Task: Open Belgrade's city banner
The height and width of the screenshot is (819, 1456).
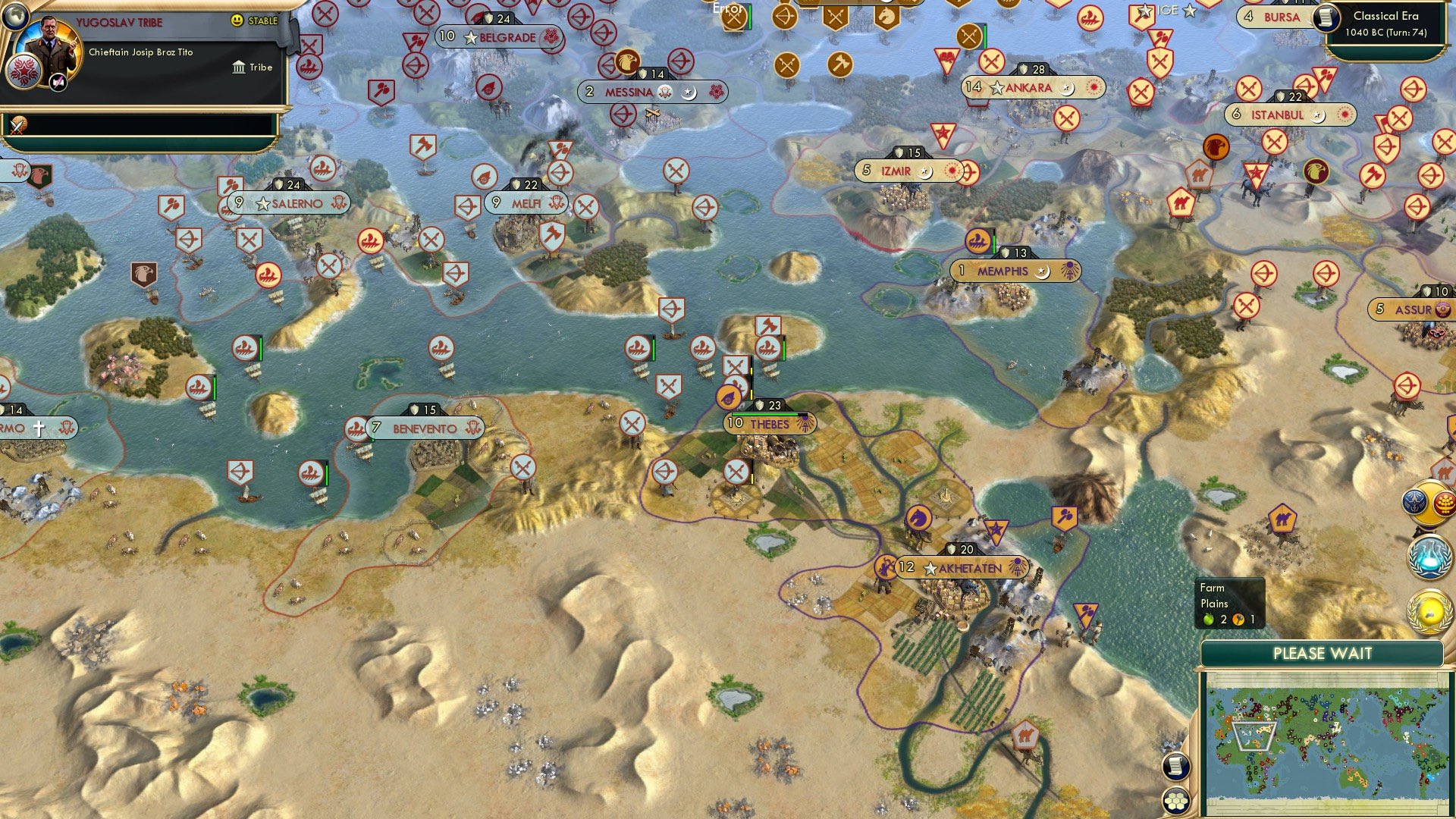Action: click(500, 36)
